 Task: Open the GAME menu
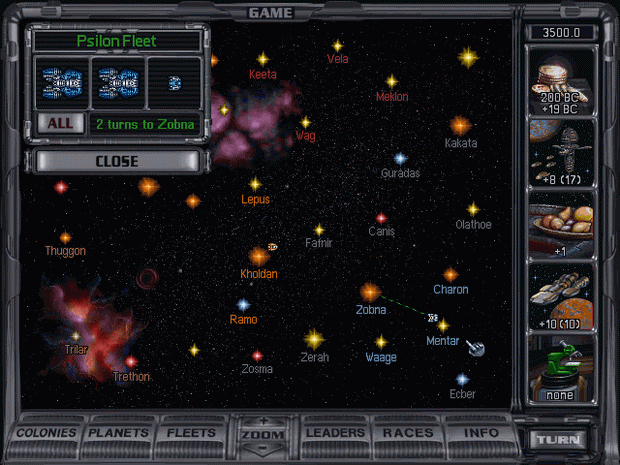(270, 12)
